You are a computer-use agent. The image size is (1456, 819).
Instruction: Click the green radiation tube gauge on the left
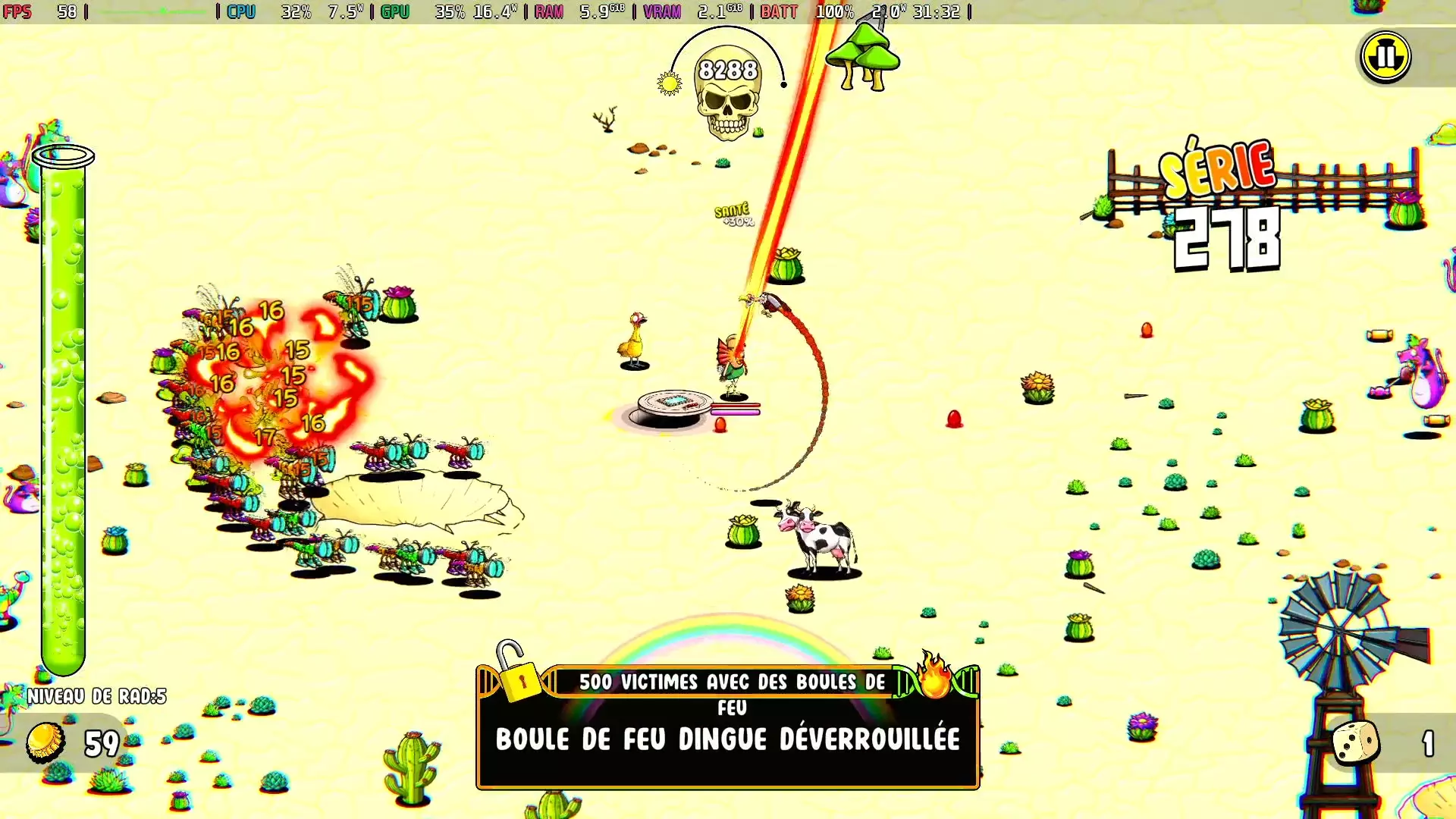point(64,409)
